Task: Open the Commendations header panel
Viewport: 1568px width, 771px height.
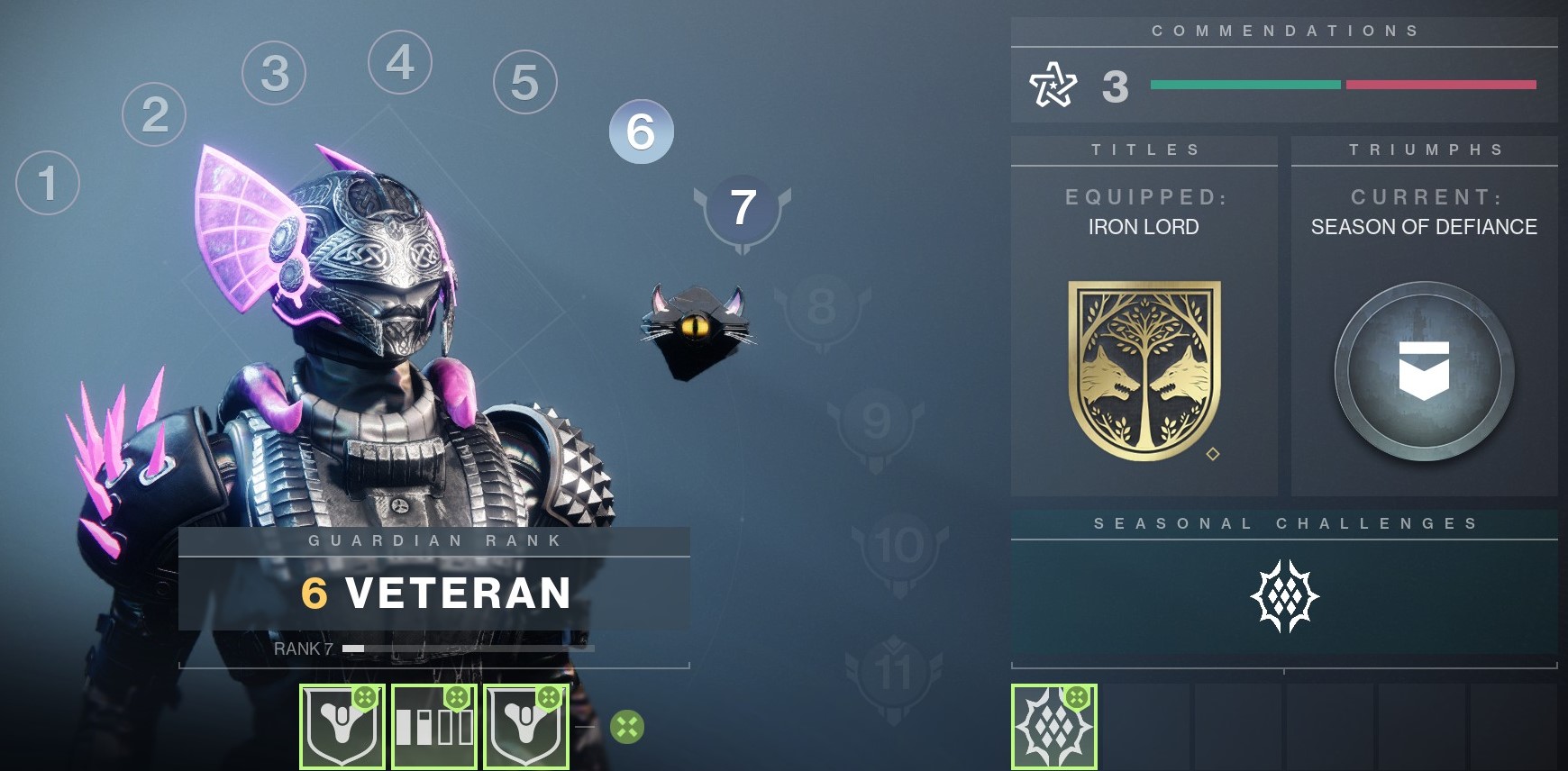Action: tap(1286, 30)
